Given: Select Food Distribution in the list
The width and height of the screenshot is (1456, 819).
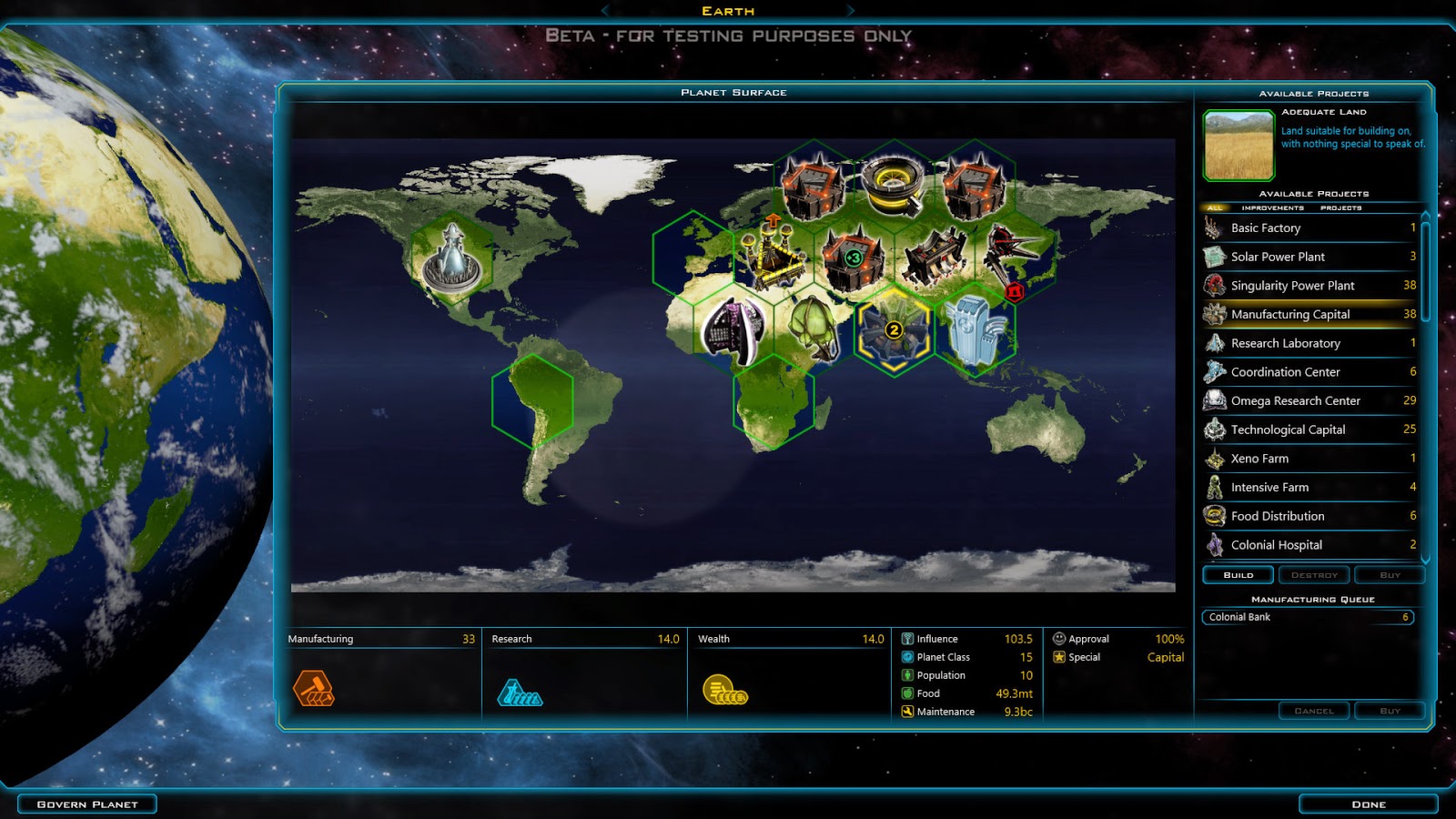Looking at the screenshot, I should (x=1310, y=516).
